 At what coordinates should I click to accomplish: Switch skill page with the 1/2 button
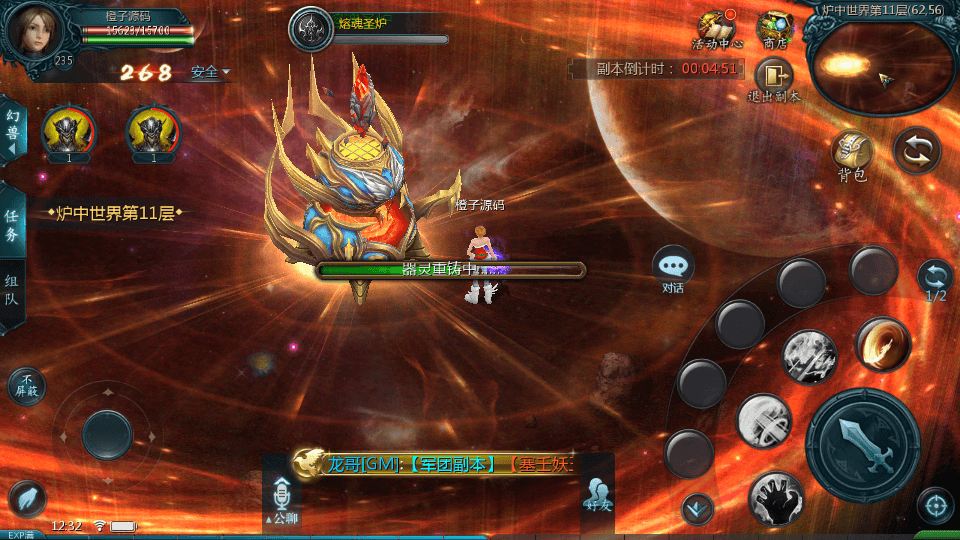(935, 278)
